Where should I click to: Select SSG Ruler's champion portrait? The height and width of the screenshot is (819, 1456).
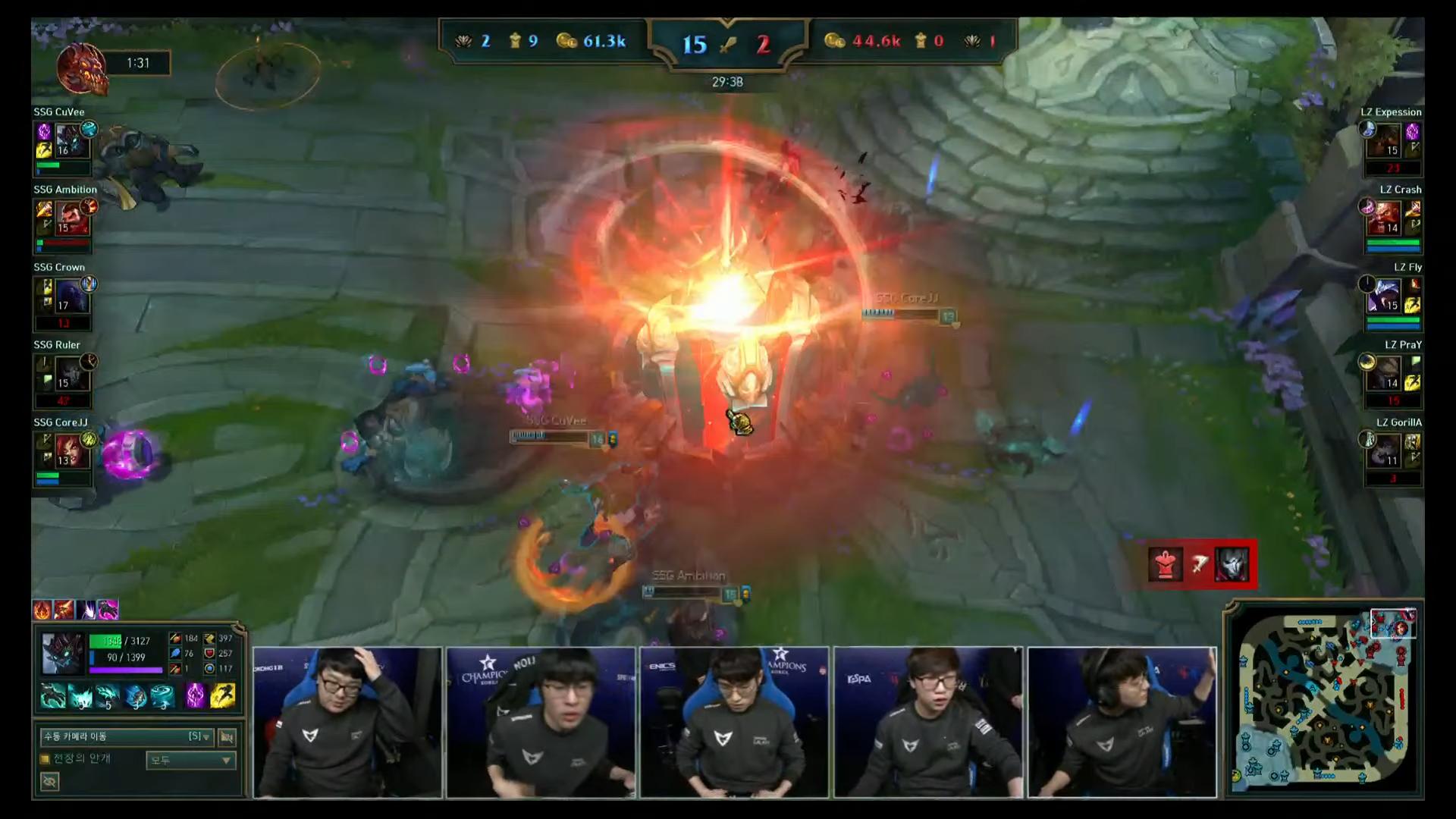click(71, 374)
